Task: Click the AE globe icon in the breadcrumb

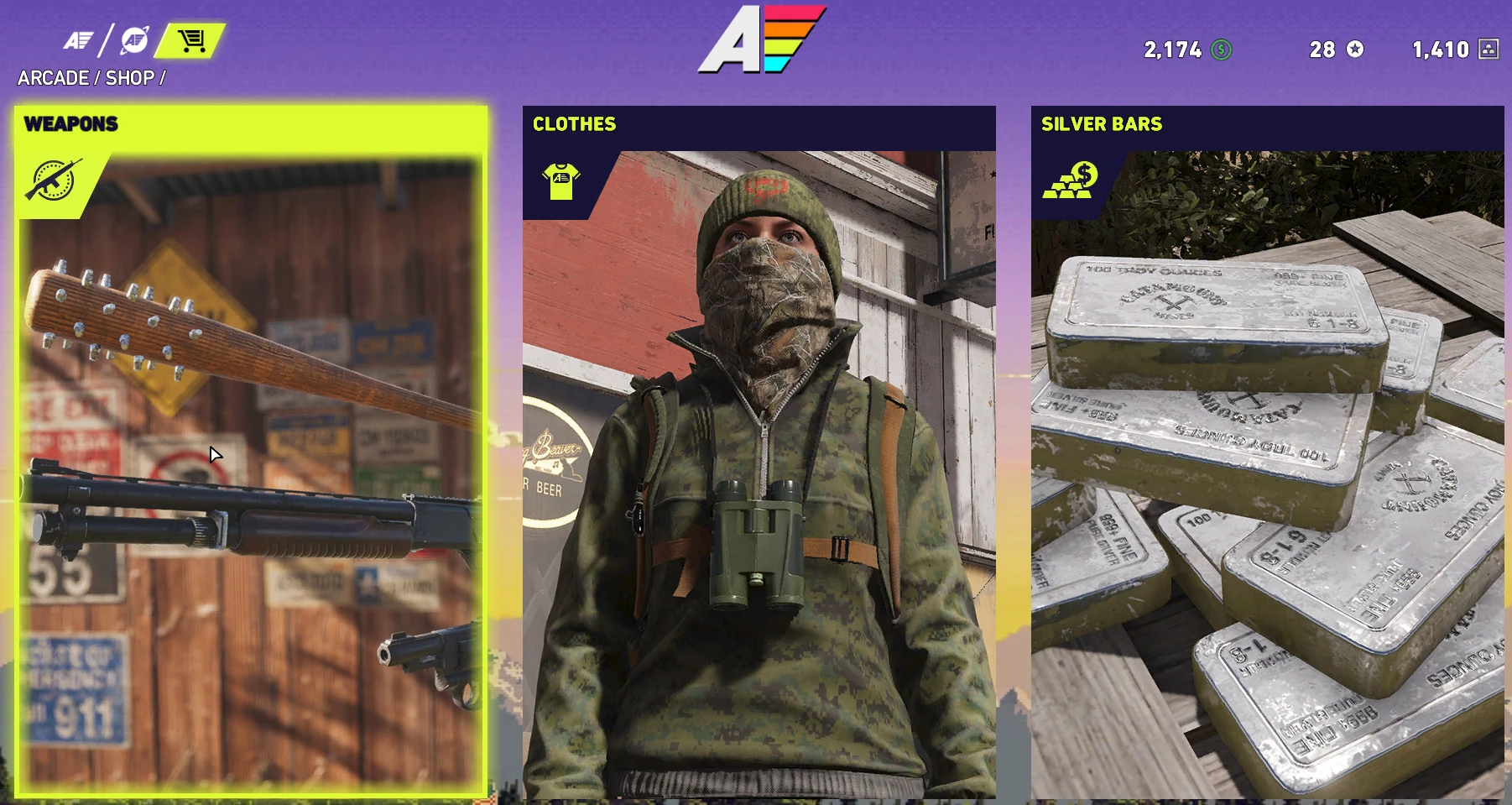Action: coord(136,40)
